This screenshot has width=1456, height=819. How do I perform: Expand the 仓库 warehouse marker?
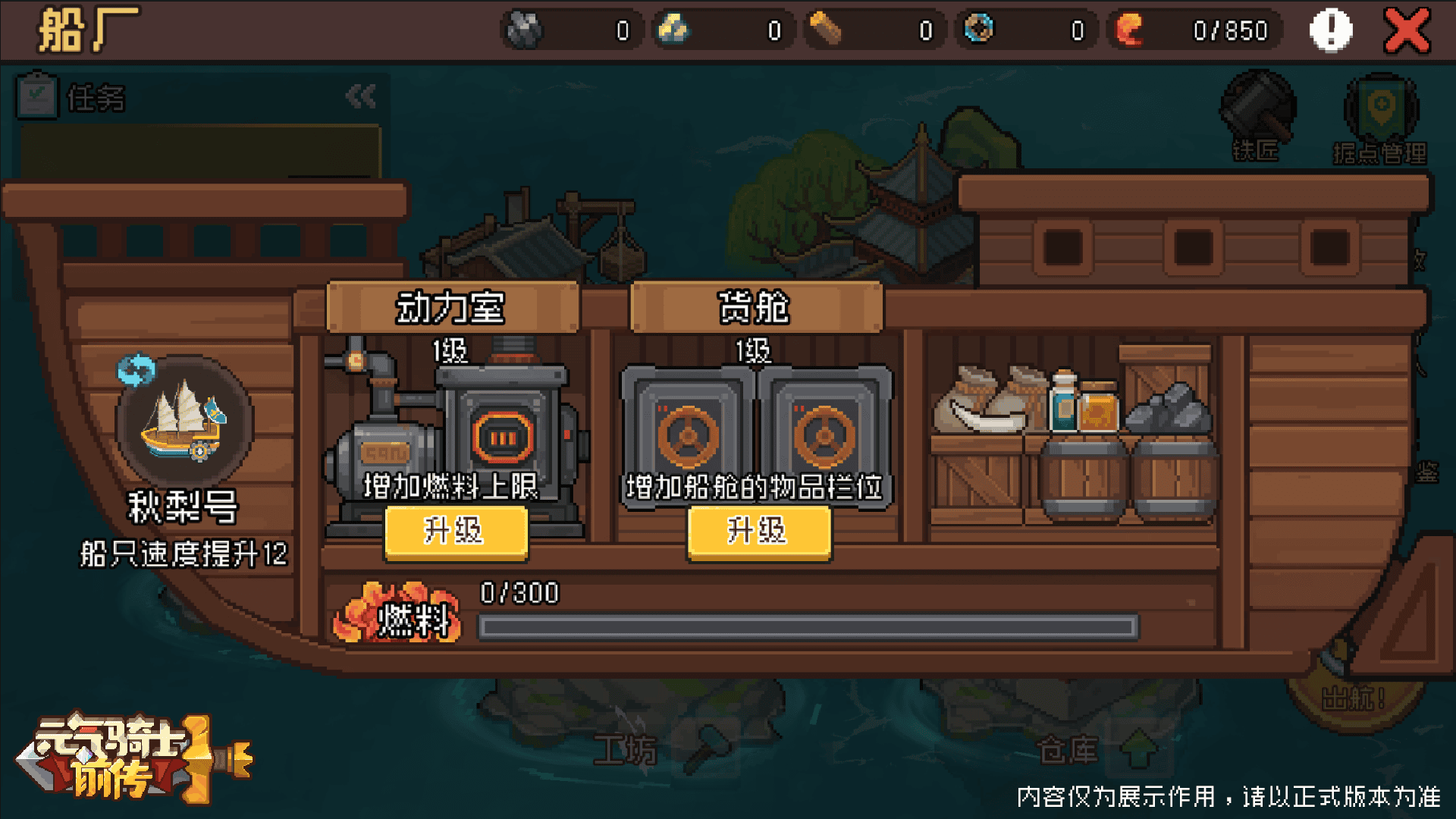pos(1141,748)
